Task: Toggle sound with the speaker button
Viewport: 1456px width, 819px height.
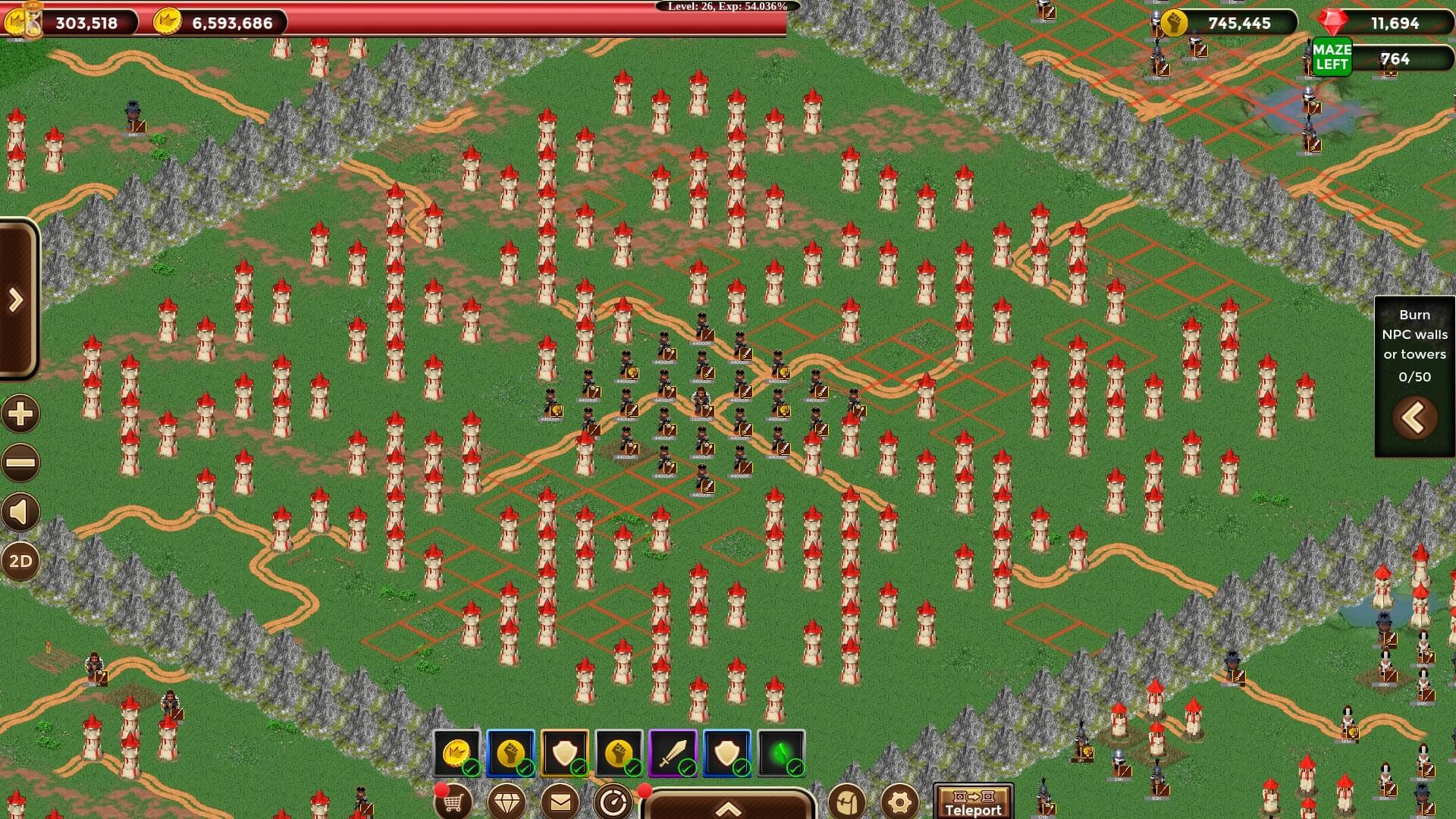Action: click(20, 513)
